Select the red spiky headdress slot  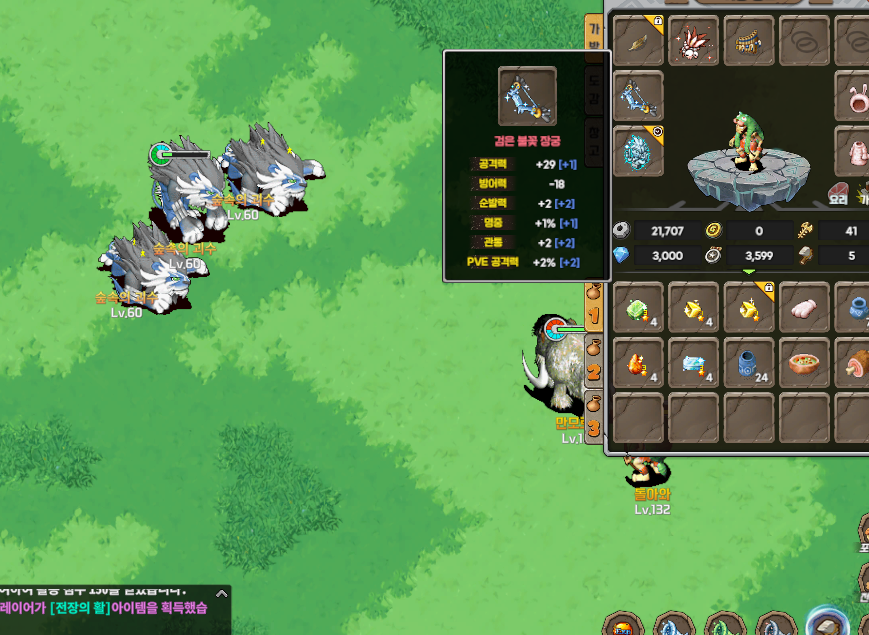click(x=693, y=42)
